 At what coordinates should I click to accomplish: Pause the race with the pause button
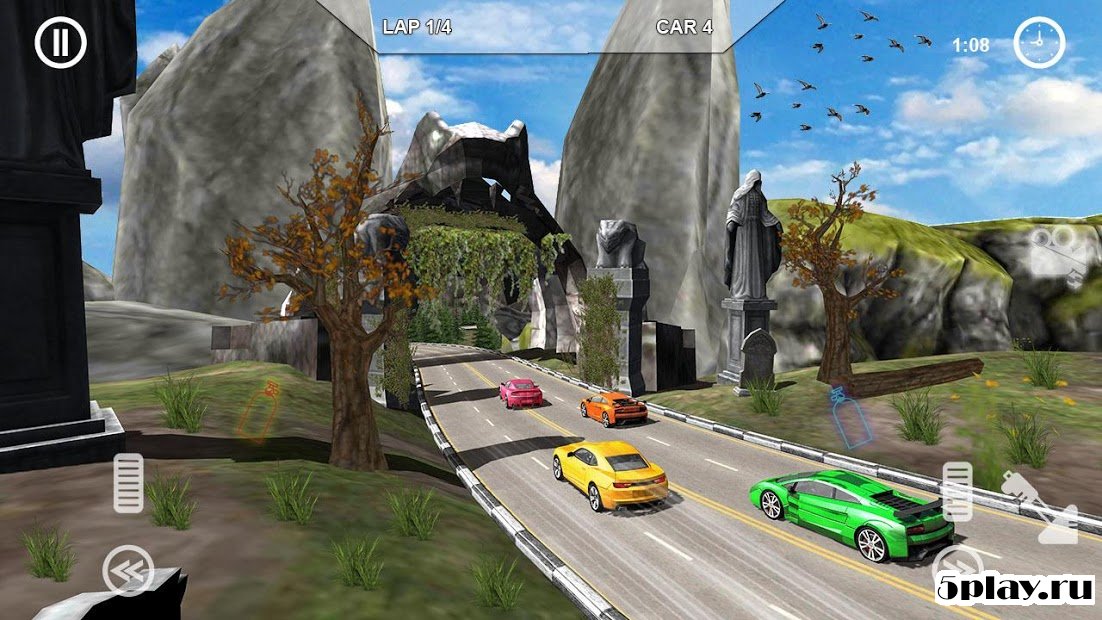(x=61, y=43)
